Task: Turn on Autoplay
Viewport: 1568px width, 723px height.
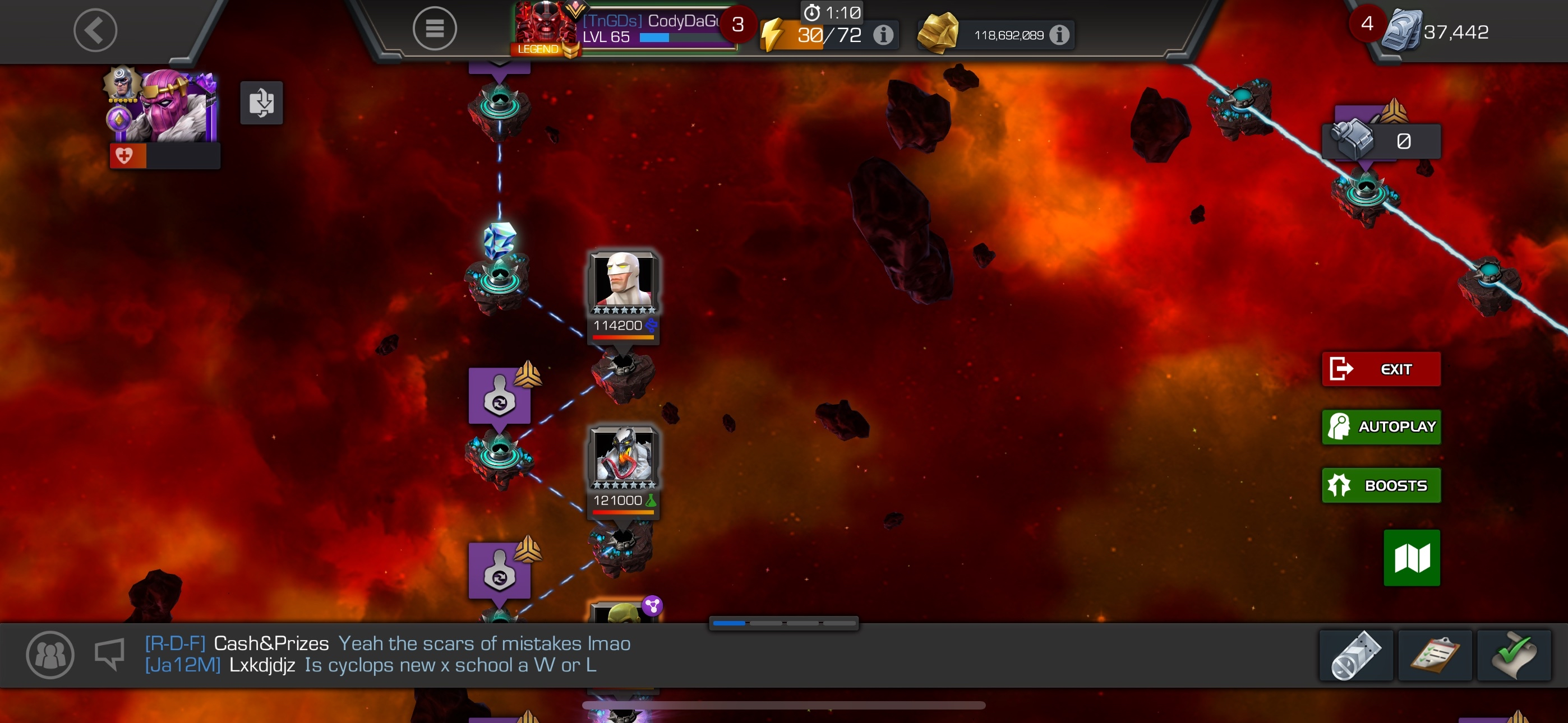Action: click(x=1381, y=427)
